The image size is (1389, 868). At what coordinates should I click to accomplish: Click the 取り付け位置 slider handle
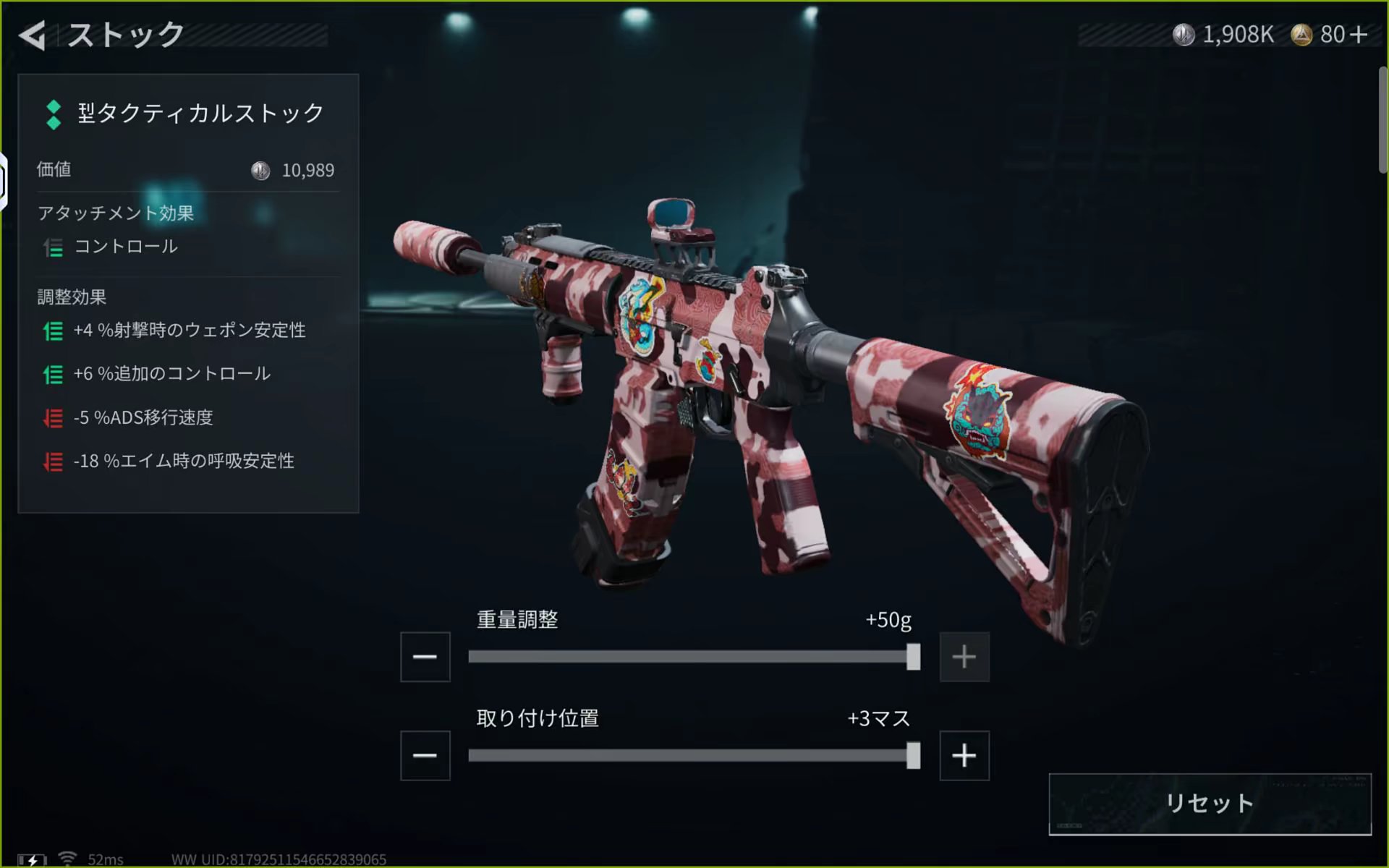tap(913, 757)
